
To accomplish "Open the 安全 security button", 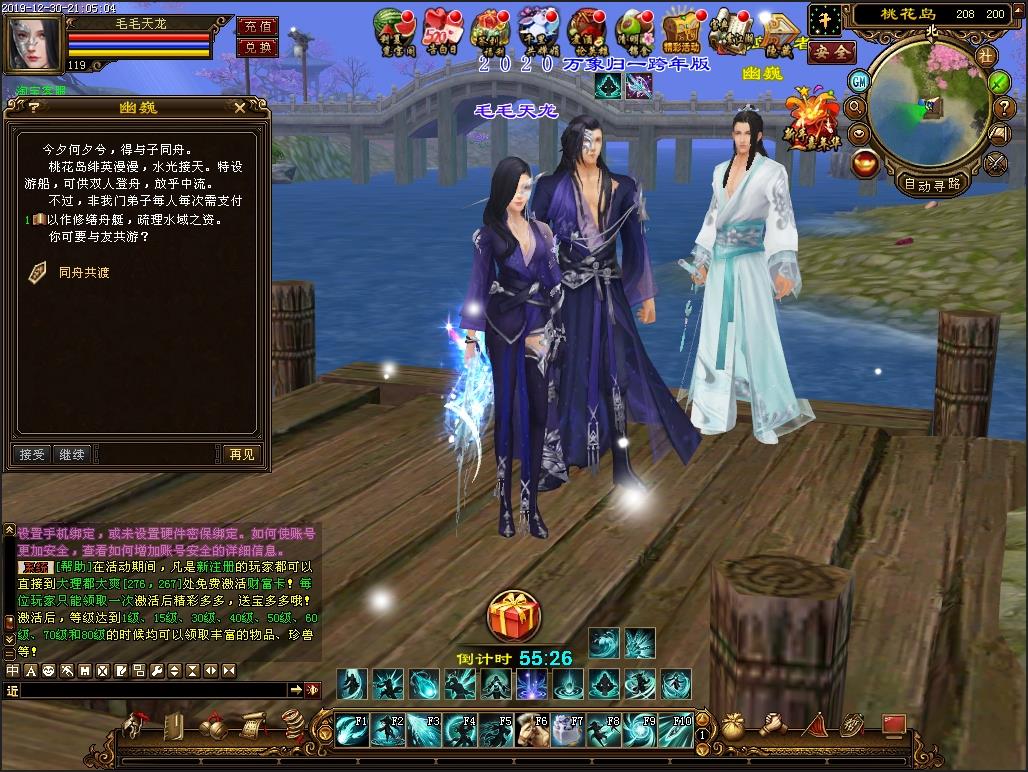I will [831, 51].
